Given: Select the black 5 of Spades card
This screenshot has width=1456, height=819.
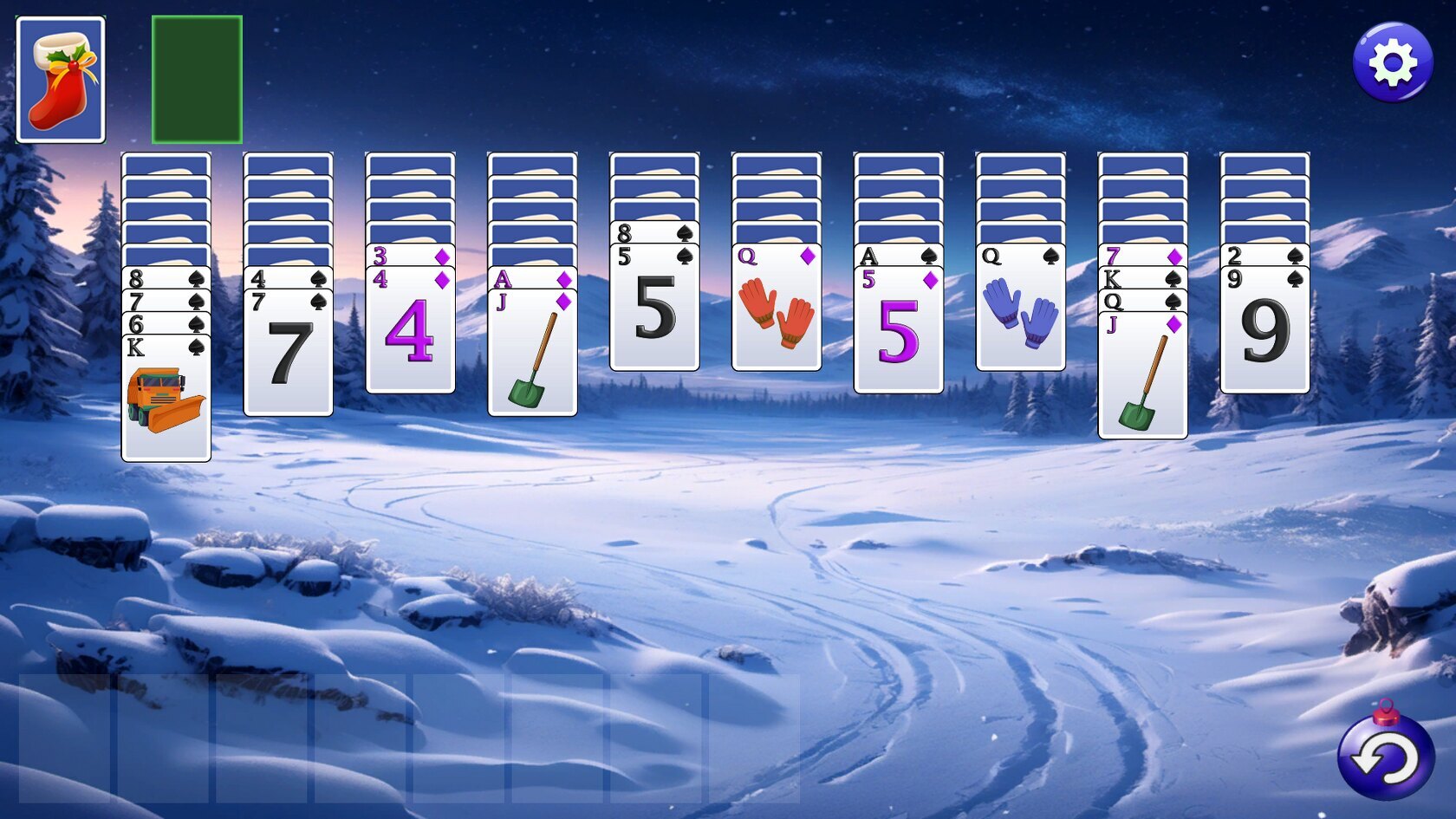Looking at the screenshot, I should click(654, 309).
